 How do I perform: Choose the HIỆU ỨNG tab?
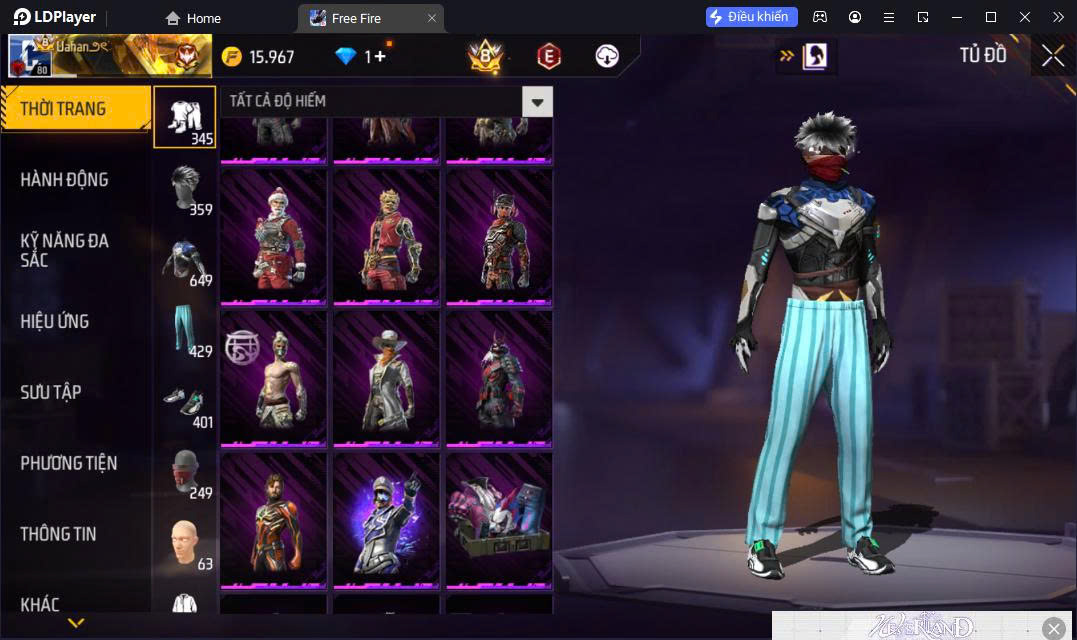[x=55, y=321]
